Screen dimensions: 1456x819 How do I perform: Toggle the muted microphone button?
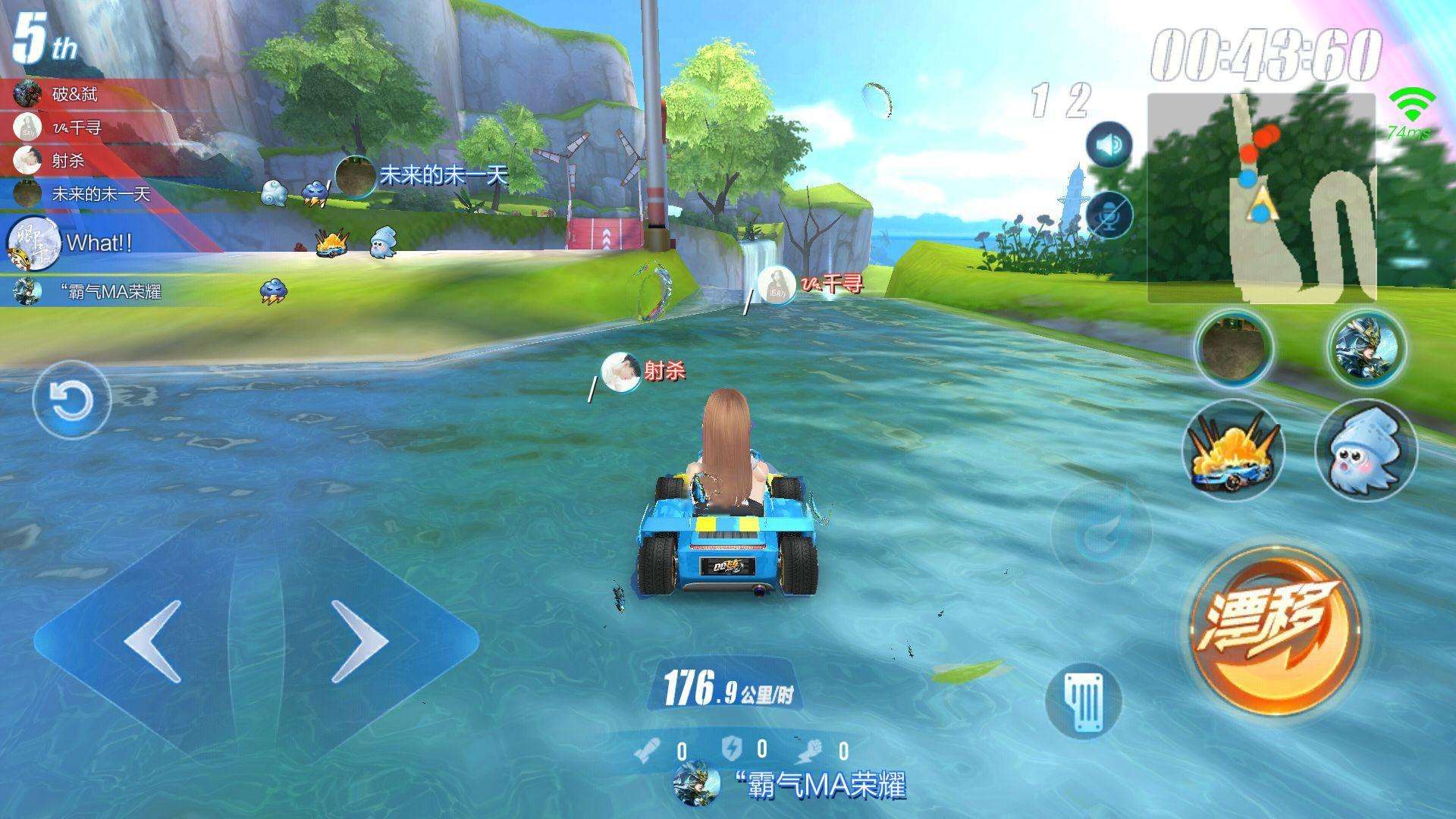point(1109,215)
